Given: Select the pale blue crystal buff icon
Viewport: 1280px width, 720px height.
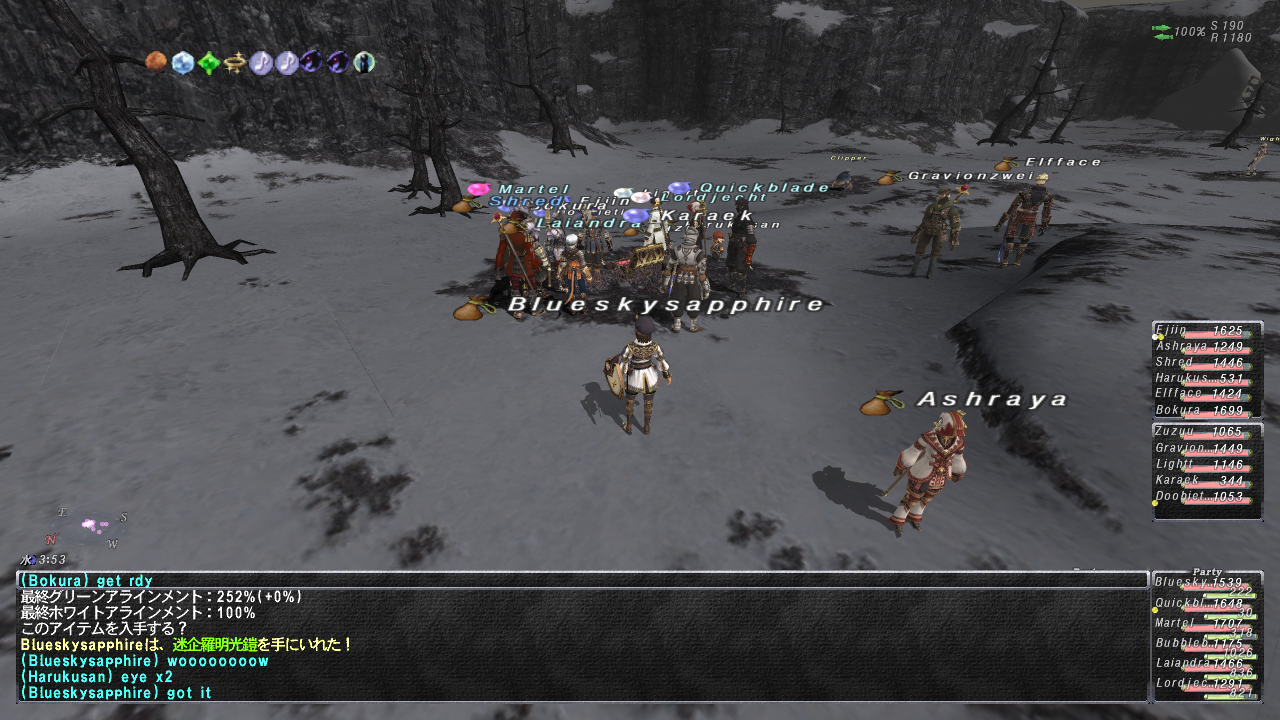Looking at the screenshot, I should coord(182,63).
